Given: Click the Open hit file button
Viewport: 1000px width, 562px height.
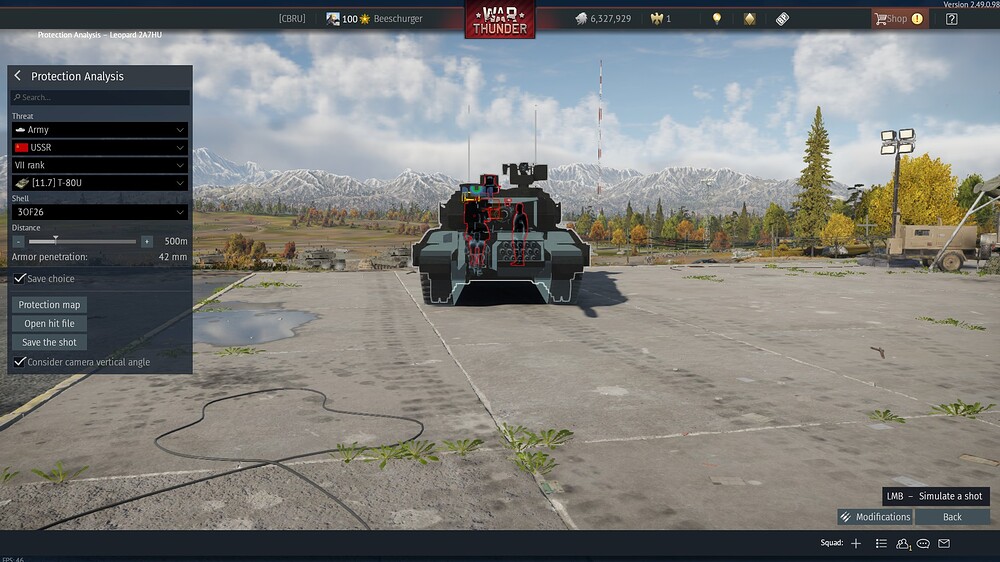Looking at the screenshot, I should (x=49, y=324).
